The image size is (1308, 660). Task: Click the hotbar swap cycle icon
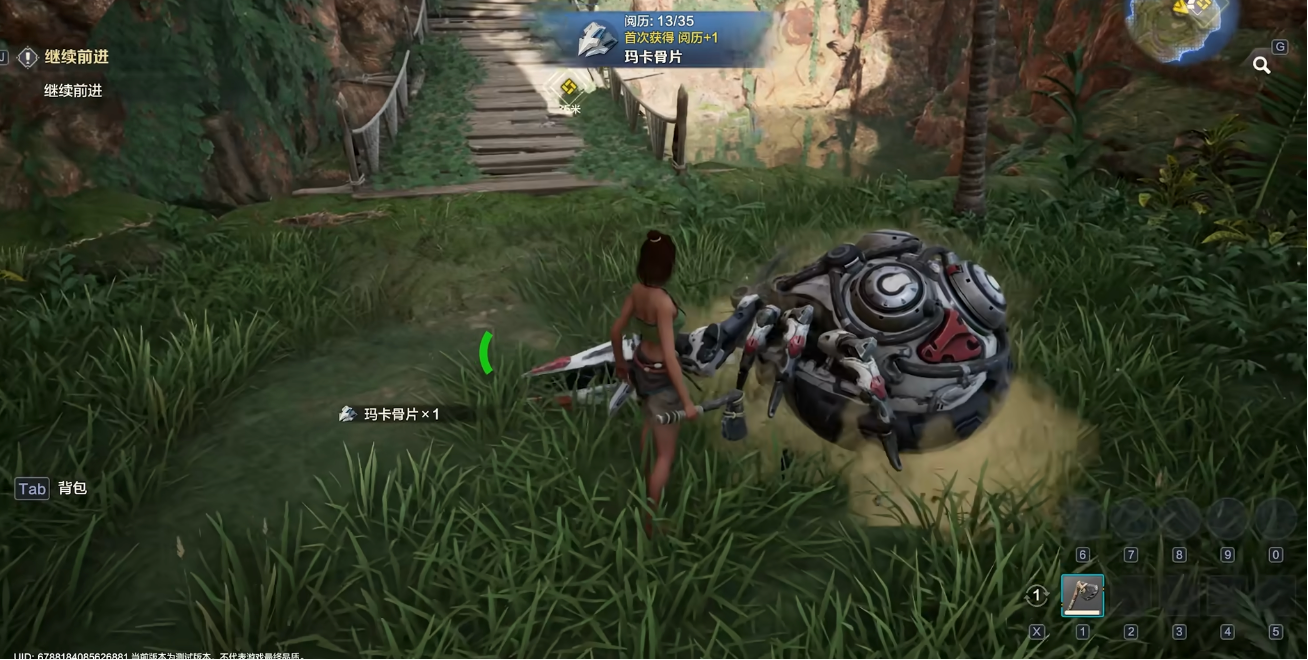(x=1037, y=596)
